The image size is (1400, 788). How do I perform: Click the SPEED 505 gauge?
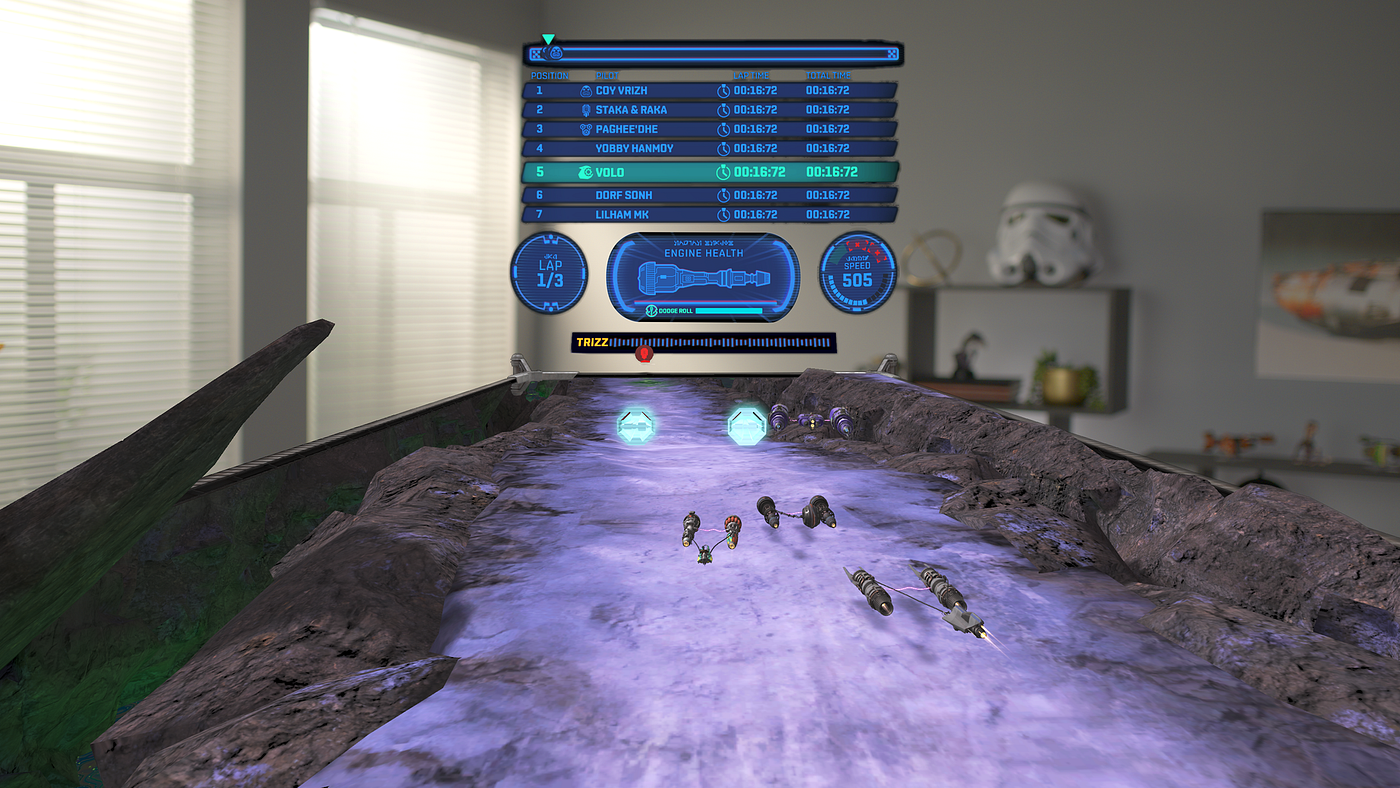pos(856,273)
